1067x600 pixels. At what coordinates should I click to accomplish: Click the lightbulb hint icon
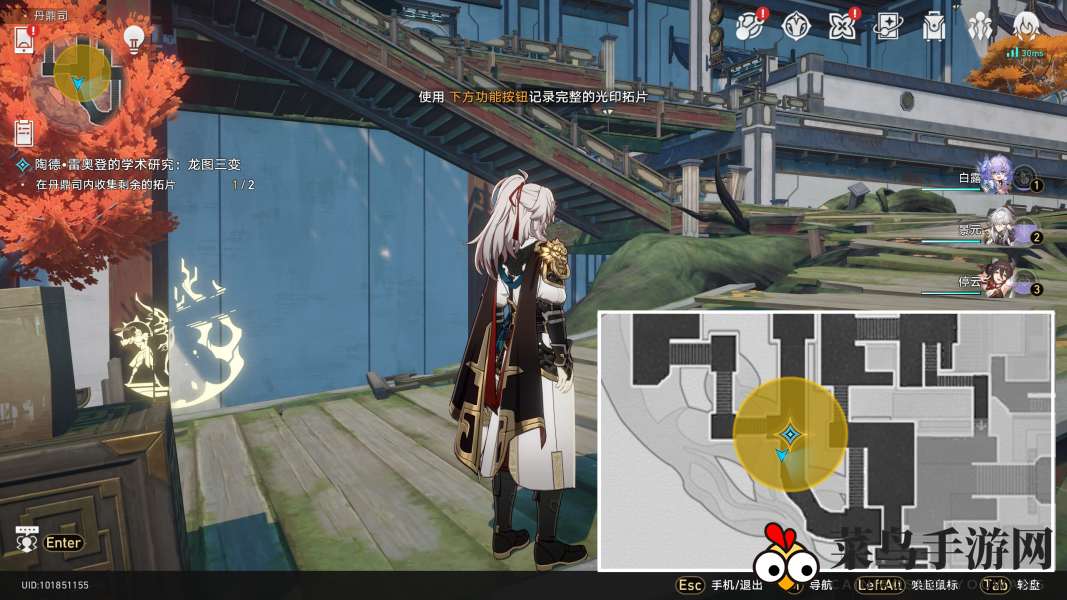134,38
